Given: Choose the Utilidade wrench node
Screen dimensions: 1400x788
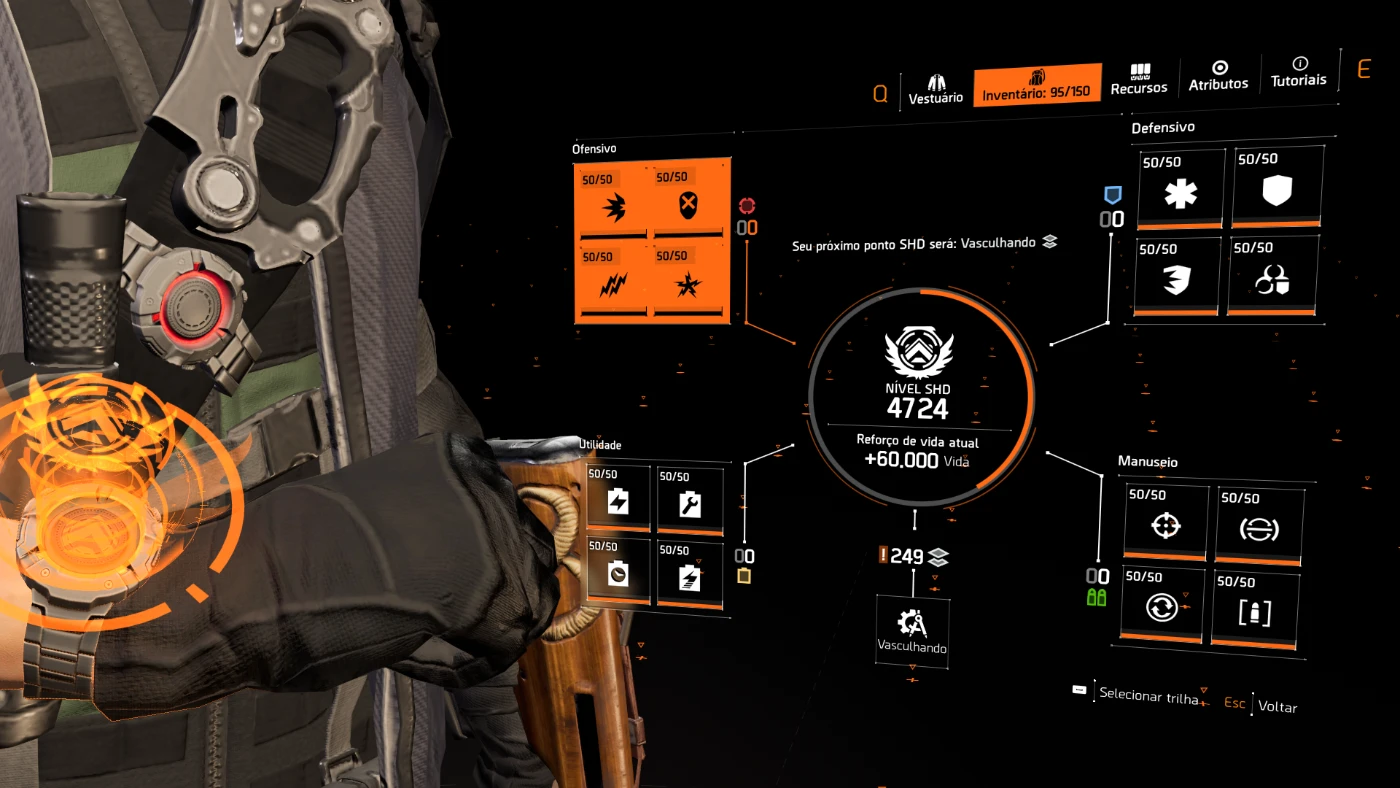Looking at the screenshot, I should pyautogui.click(x=690, y=500).
